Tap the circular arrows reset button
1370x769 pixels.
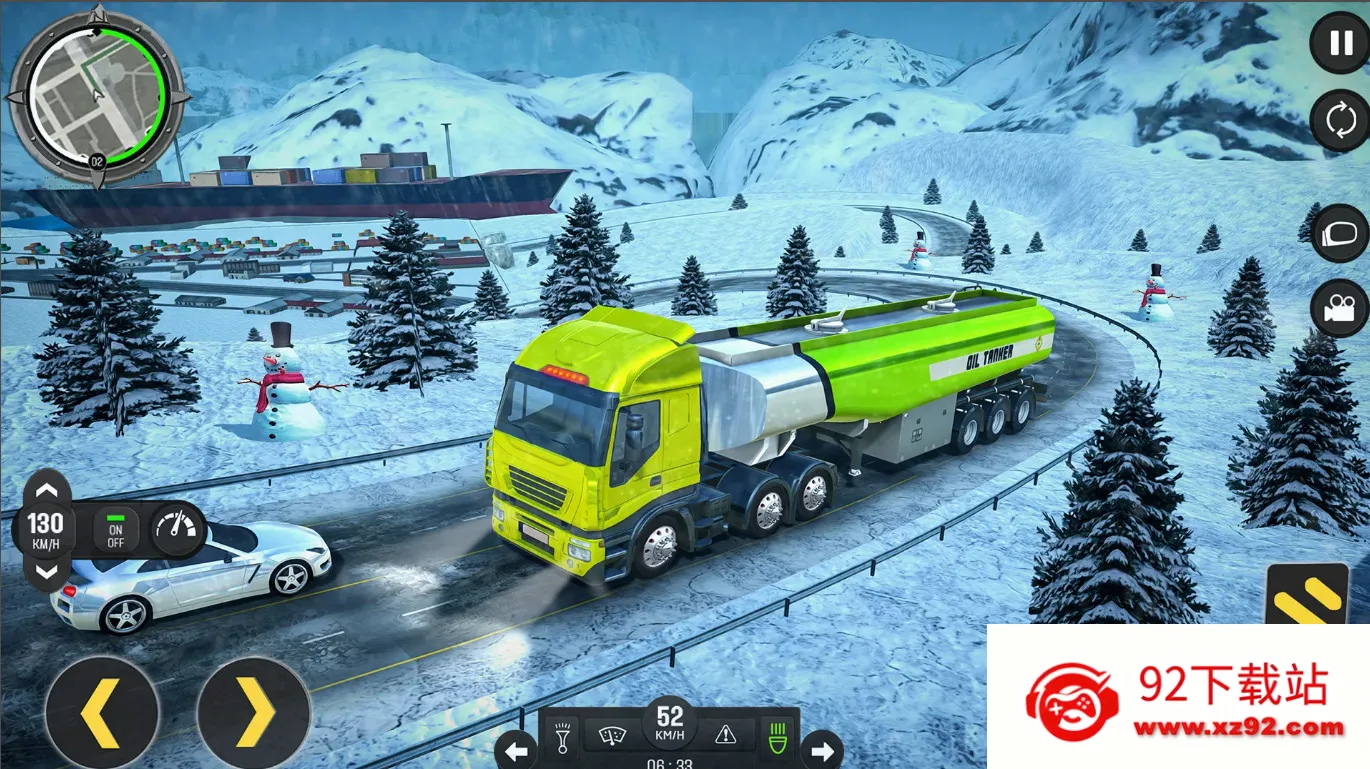pyautogui.click(x=1339, y=121)
